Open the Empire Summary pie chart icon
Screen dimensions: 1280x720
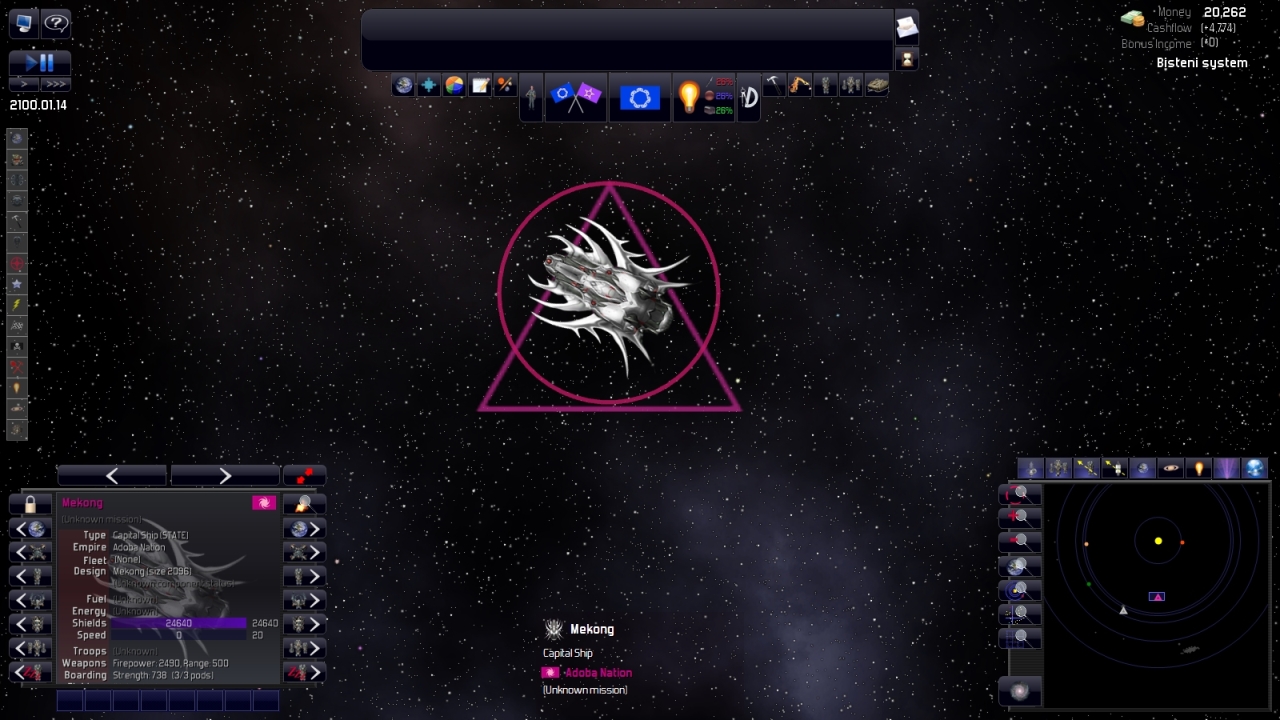454,85
